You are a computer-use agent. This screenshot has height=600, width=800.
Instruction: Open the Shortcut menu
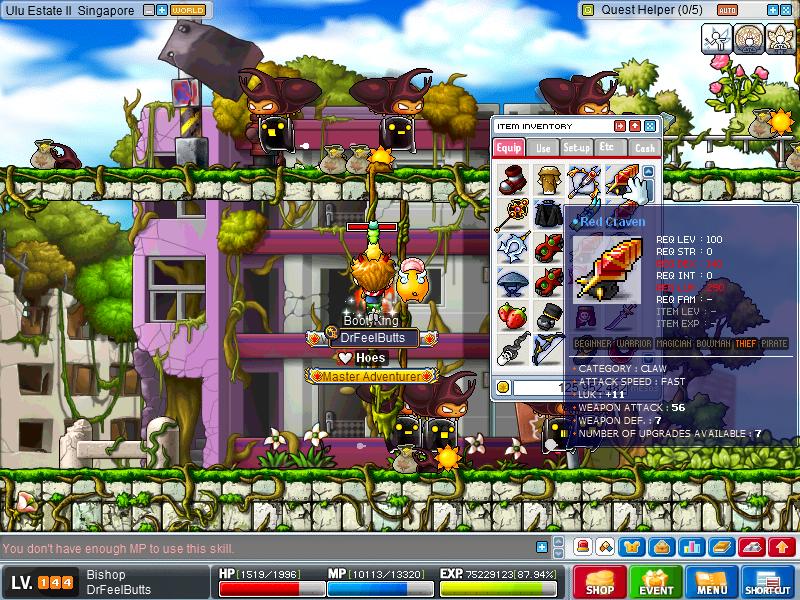pyautogui.click(x=768, y=582)
